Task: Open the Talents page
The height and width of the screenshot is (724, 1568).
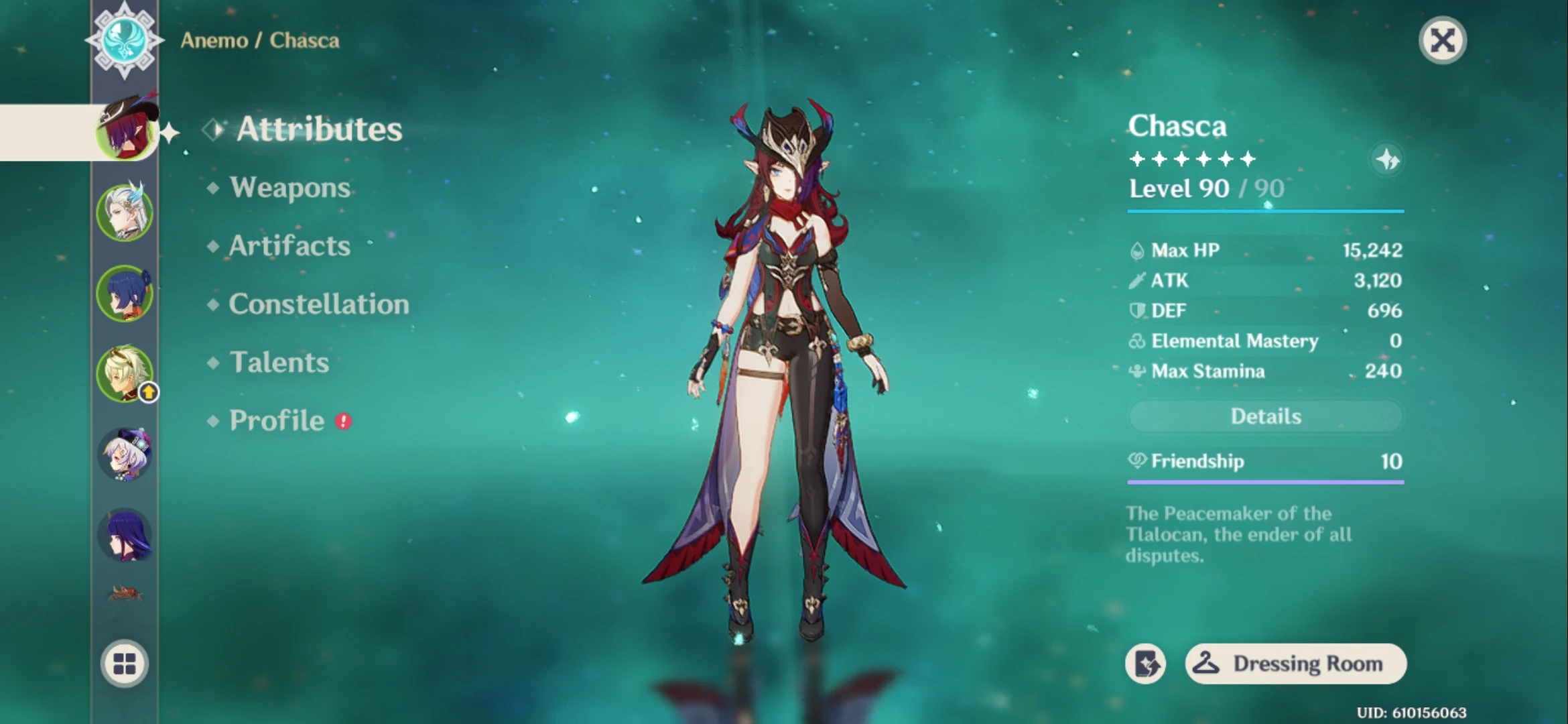Action: (279, 362)
